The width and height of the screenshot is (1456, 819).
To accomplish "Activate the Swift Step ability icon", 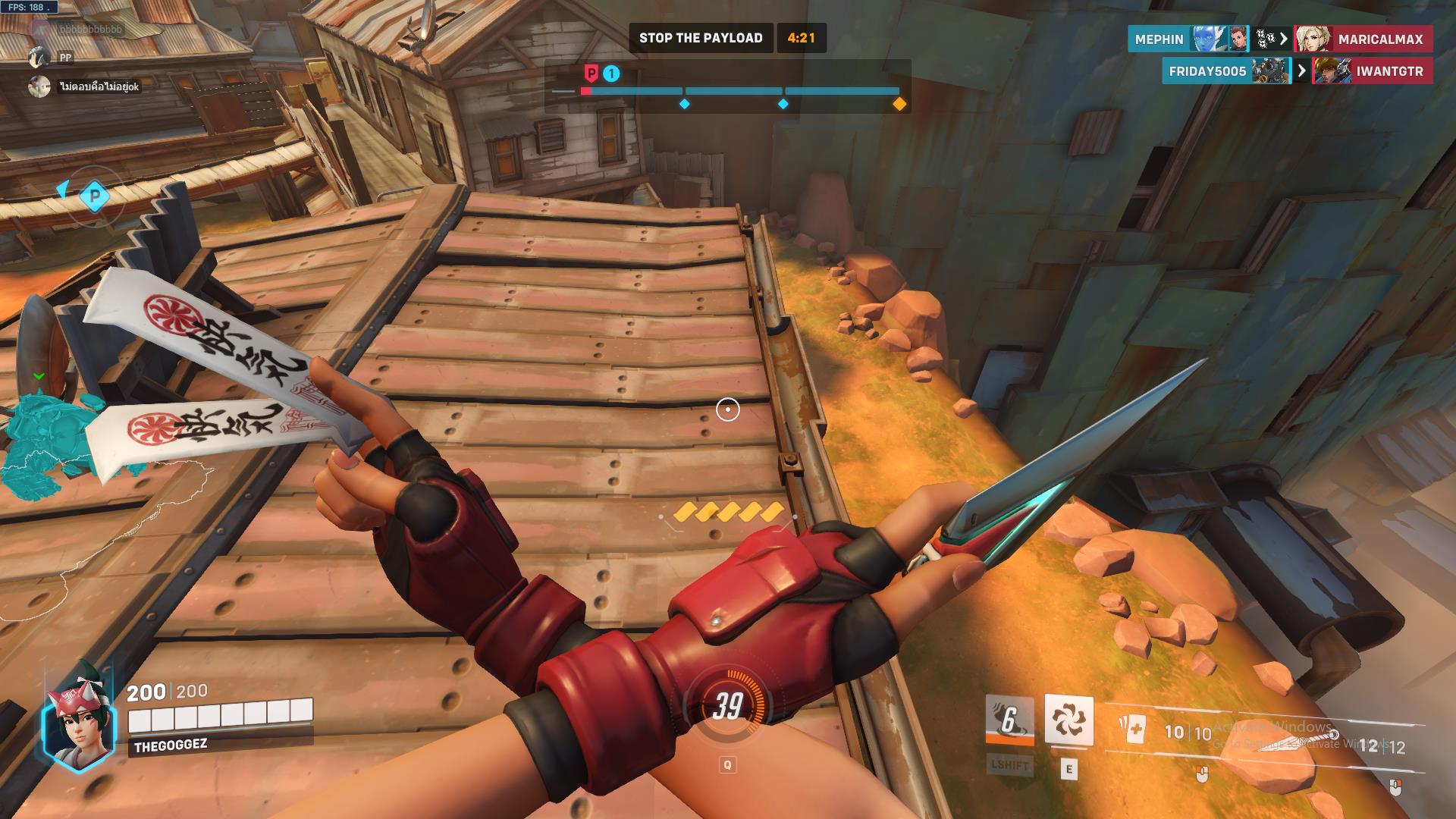I will pos(1009,720).
